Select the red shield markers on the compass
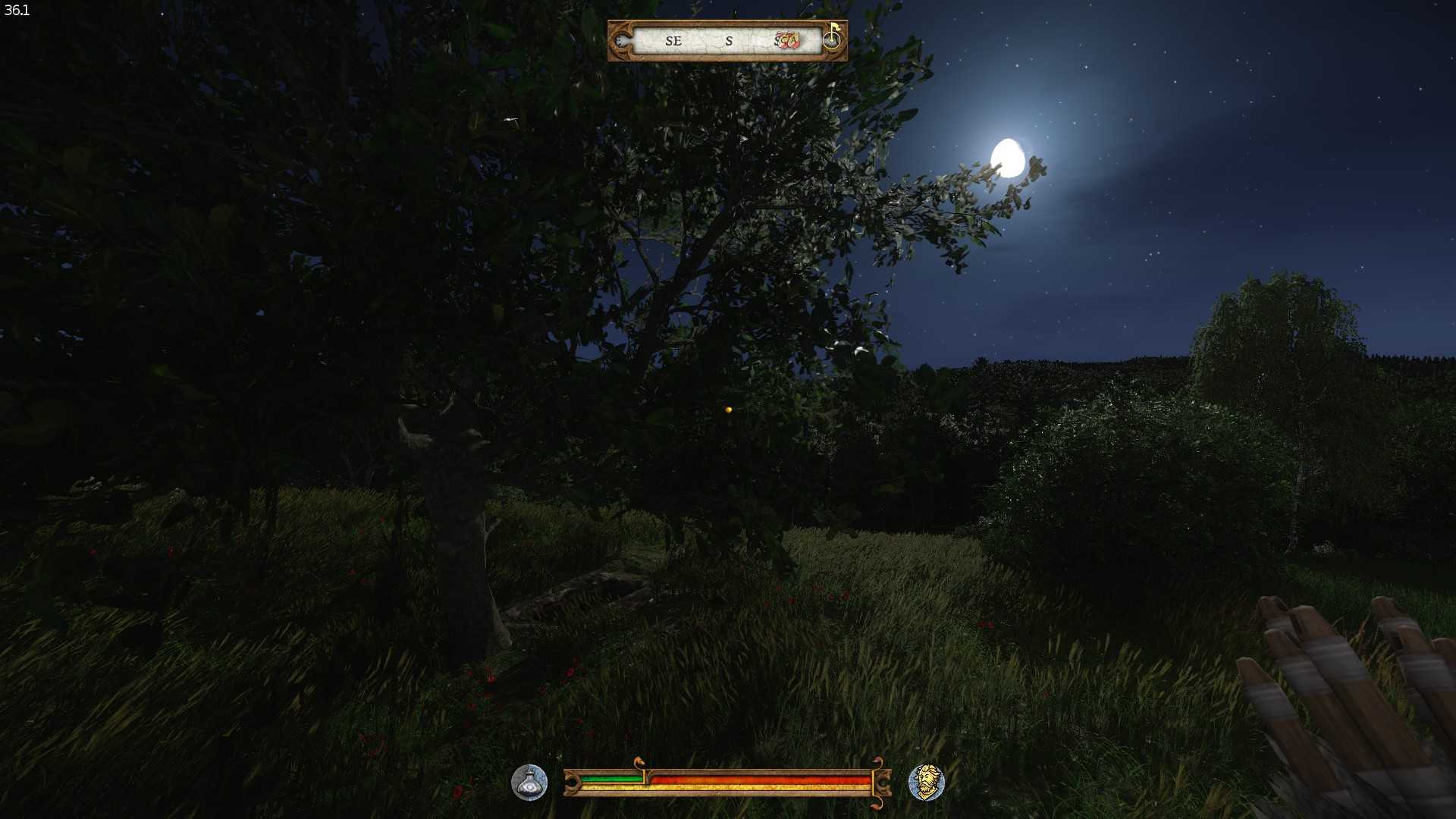The image size is (1456, 819). click(788, 40)
